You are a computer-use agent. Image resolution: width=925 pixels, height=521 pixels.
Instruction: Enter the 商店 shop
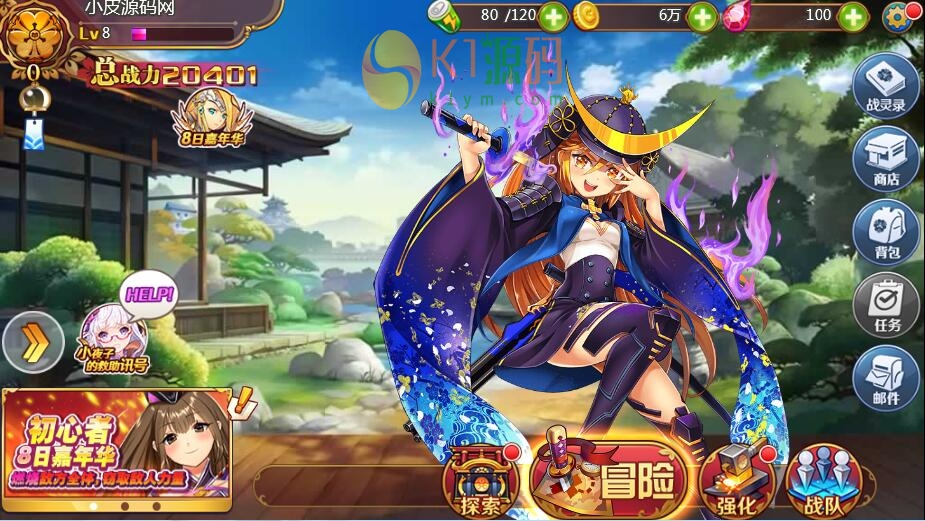click(886, 160)
